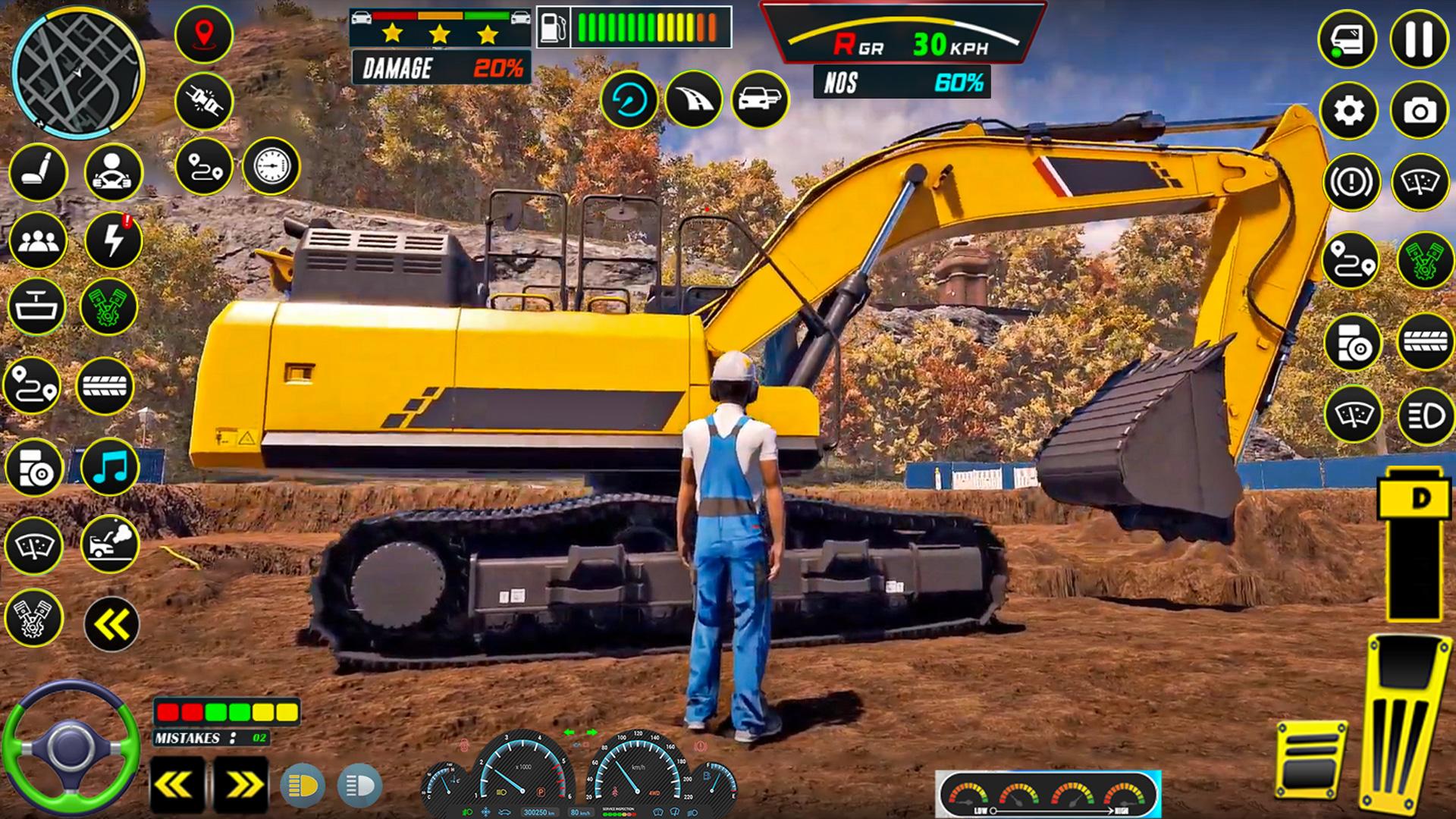The image size is (1456, 819).
Task: Click the seat adjustment icon
Action: coord(38,172)
